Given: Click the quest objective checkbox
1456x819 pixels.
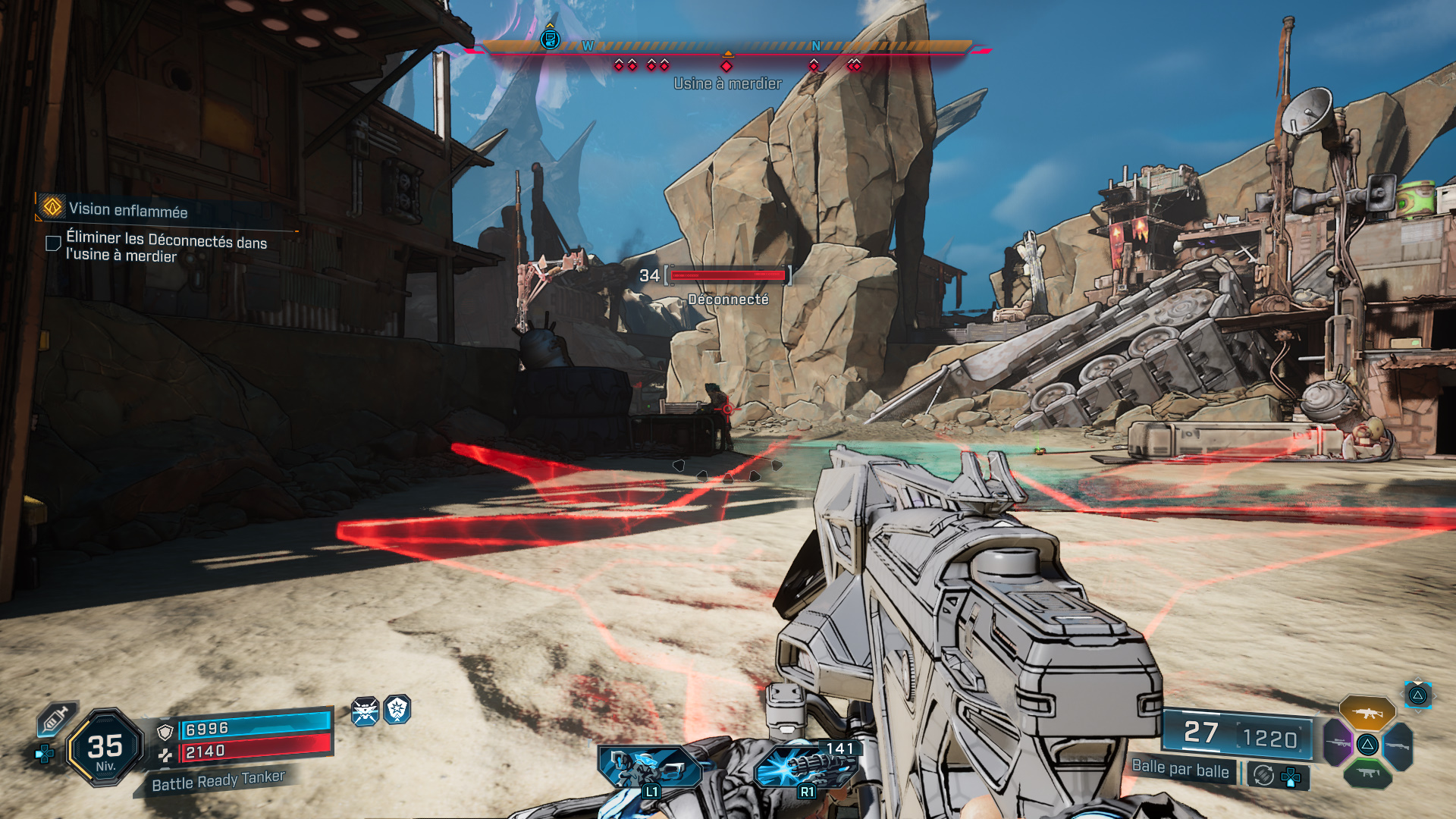Looking at the screenshot, I should (x=53, y=243).
